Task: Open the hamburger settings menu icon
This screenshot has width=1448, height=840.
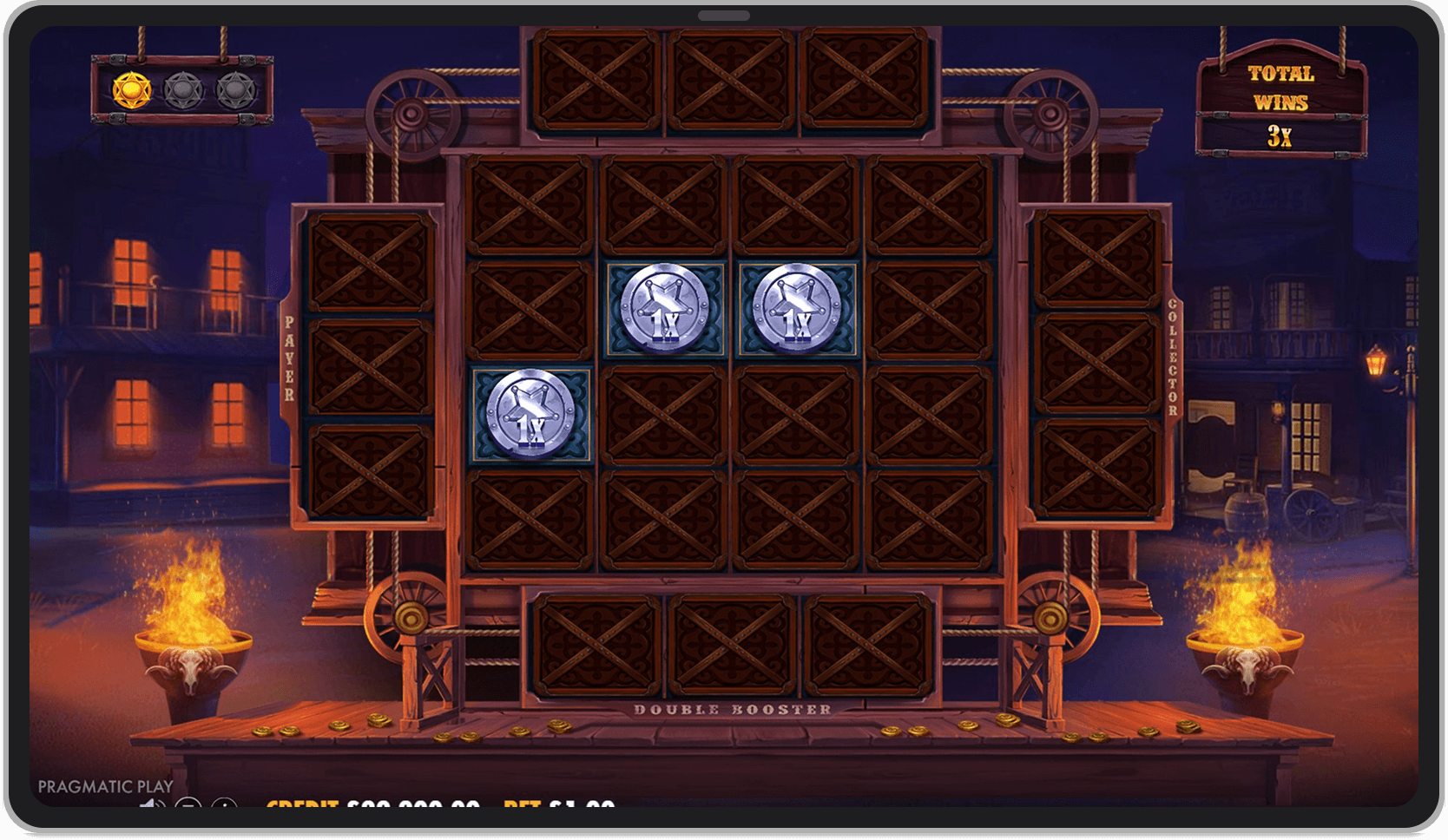Action: coord(189,805)
